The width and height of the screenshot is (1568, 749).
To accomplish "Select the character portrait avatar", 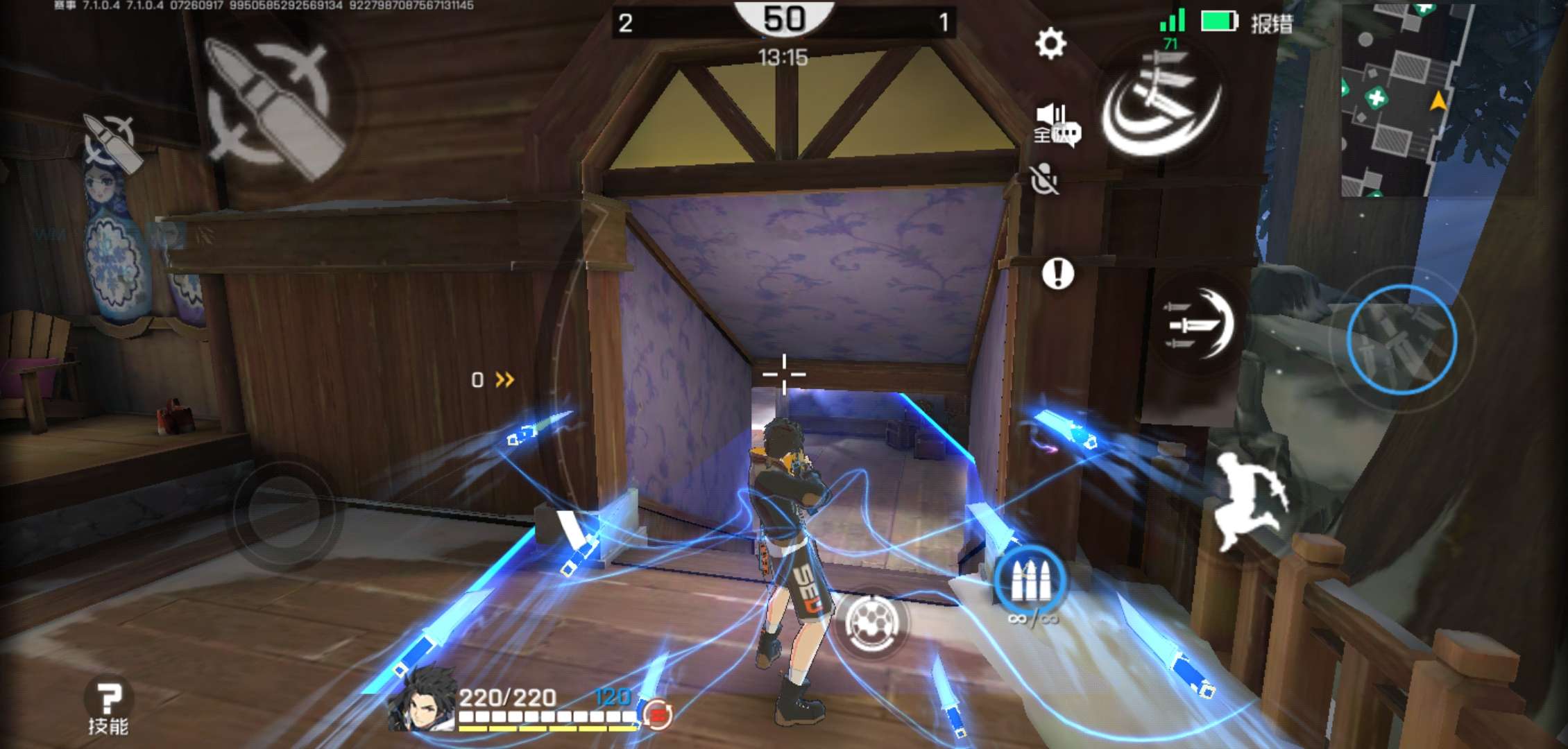I will click(x=422, y=699).
